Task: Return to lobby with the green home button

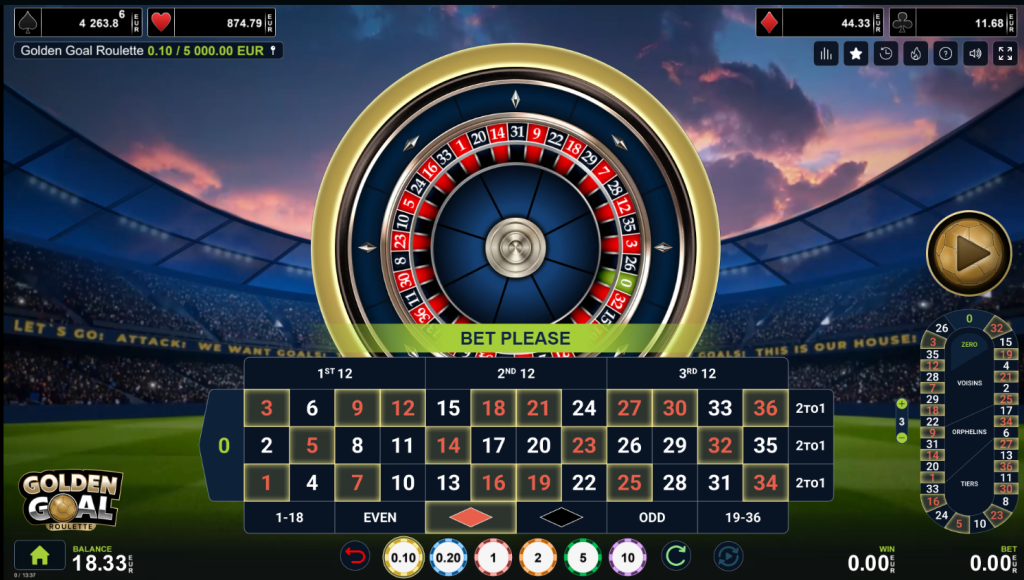Action: pyautogui.click(x=40, y=555)
